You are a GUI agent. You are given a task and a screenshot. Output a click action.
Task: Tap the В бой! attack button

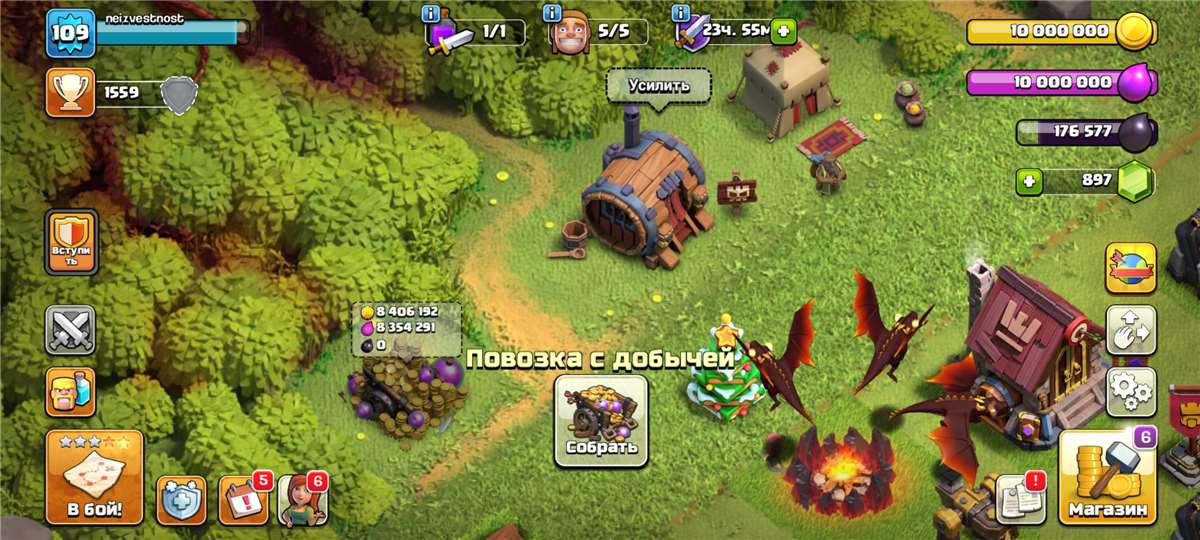(x=94, y=477)
